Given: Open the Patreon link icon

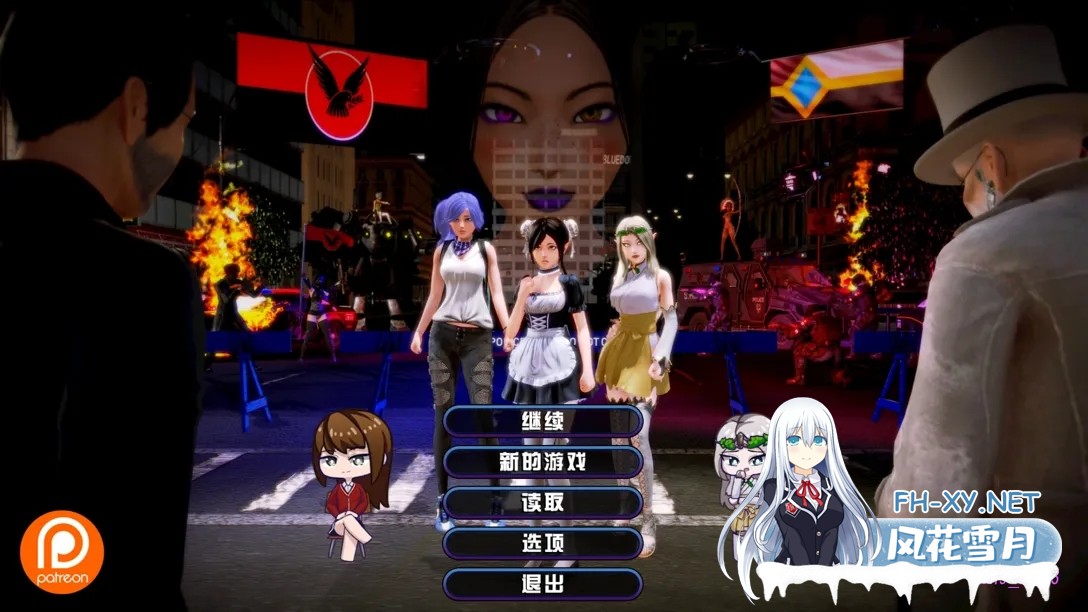Looking at the screenshot, I should coord(62,551).
